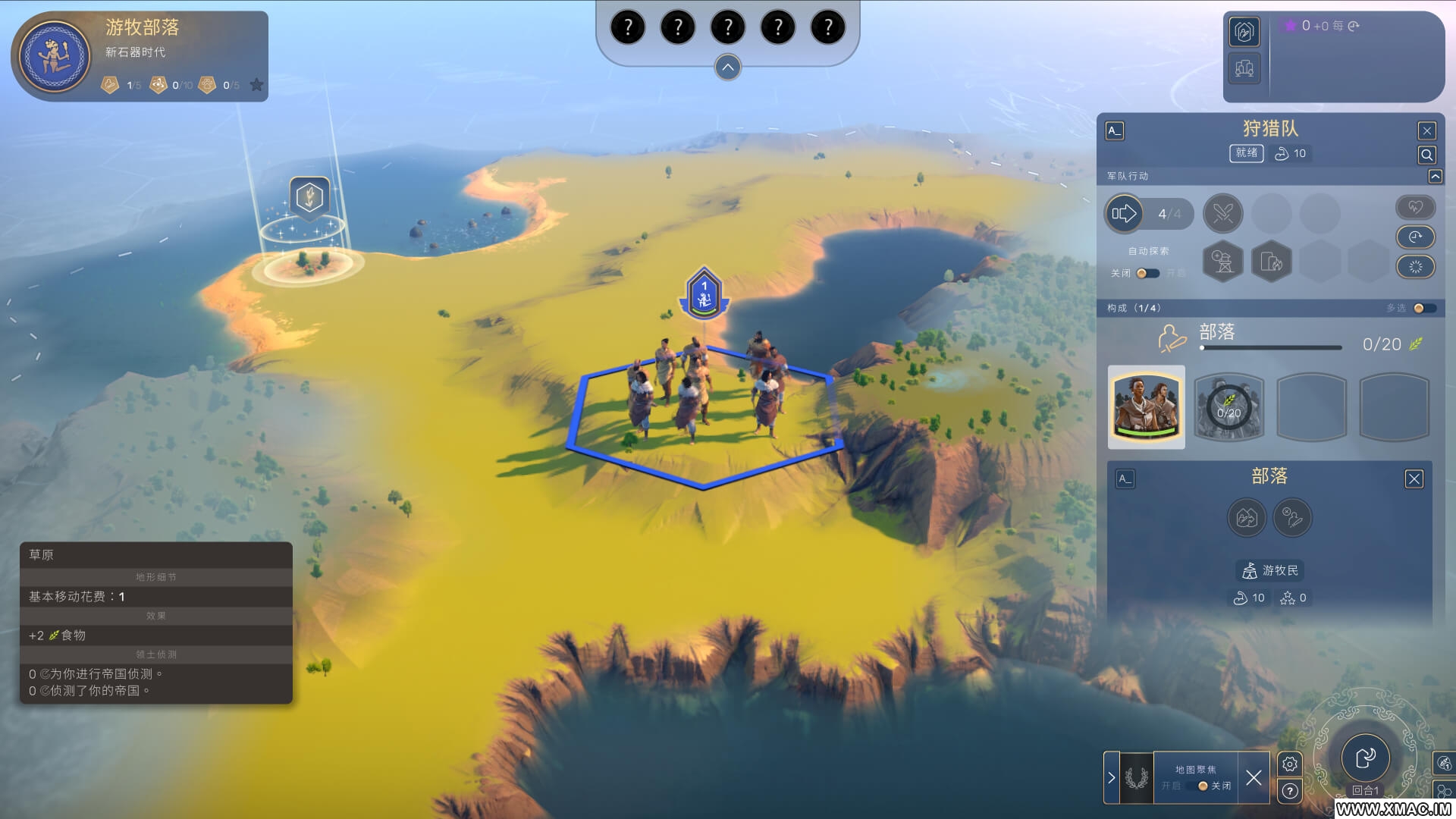Expand the collapsed top notification bar arrow

pos(727,67)
